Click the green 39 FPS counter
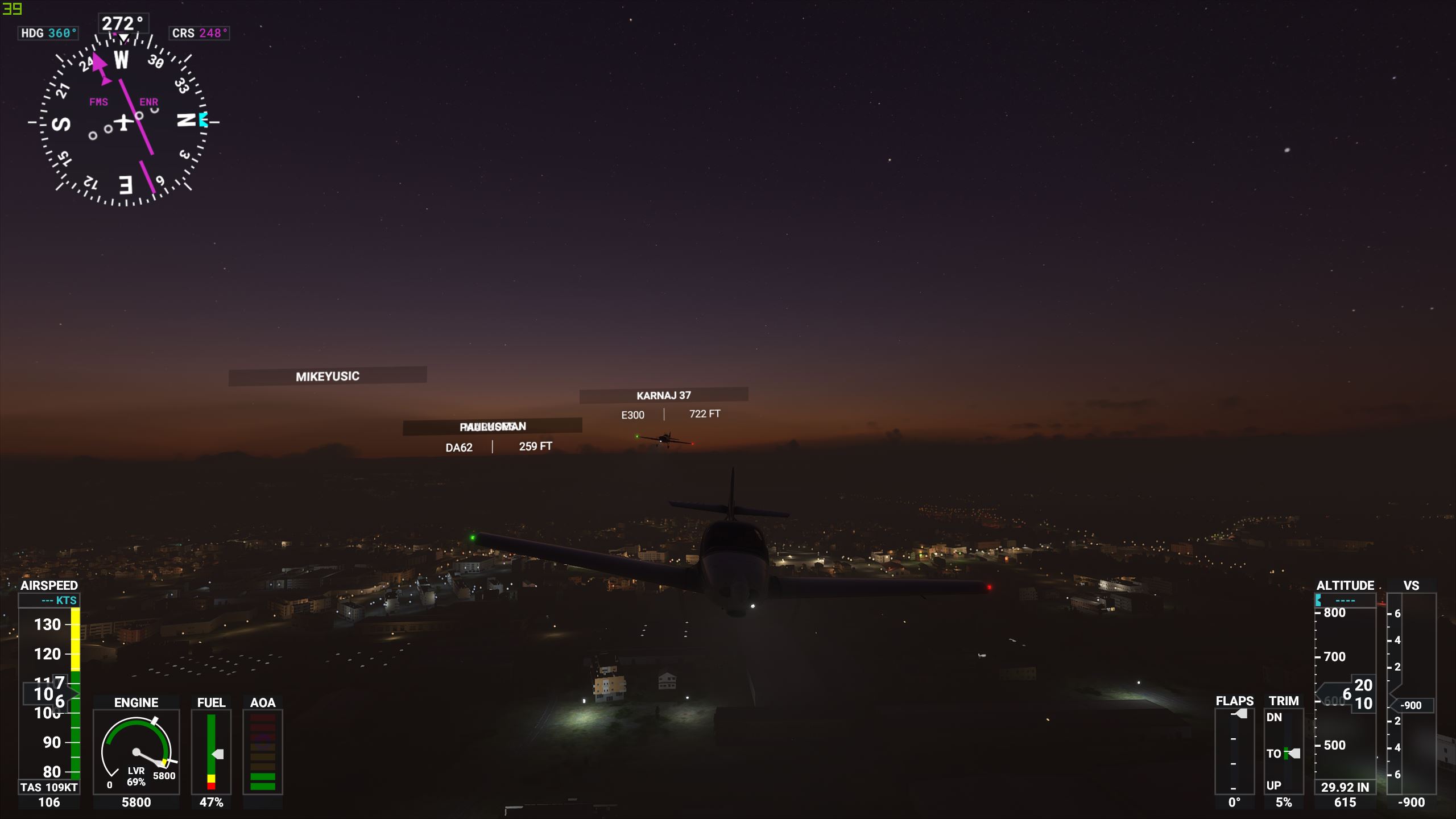 [x=11, y=9]
